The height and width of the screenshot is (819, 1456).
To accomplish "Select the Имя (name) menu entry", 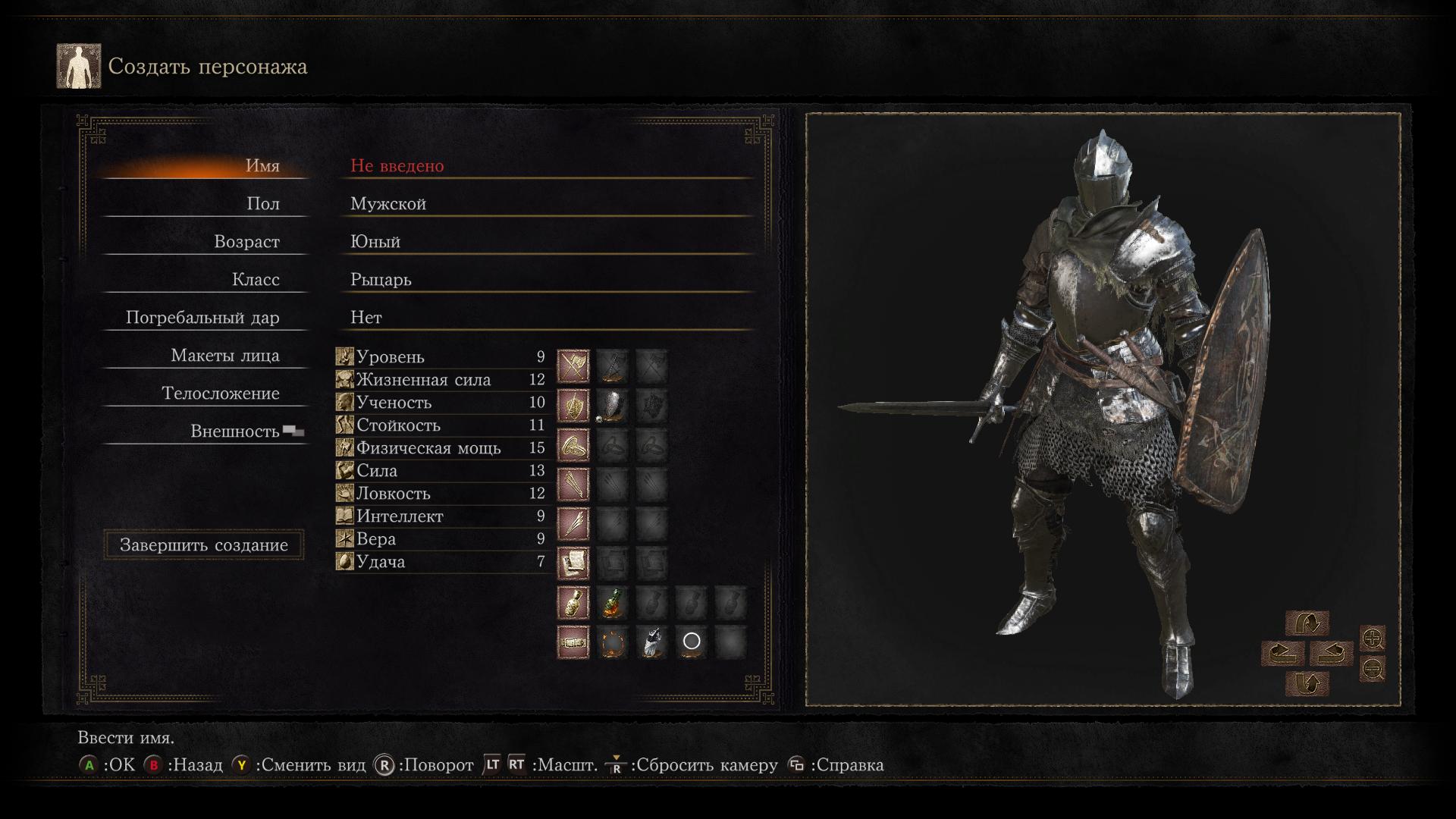I will [262, 166].
